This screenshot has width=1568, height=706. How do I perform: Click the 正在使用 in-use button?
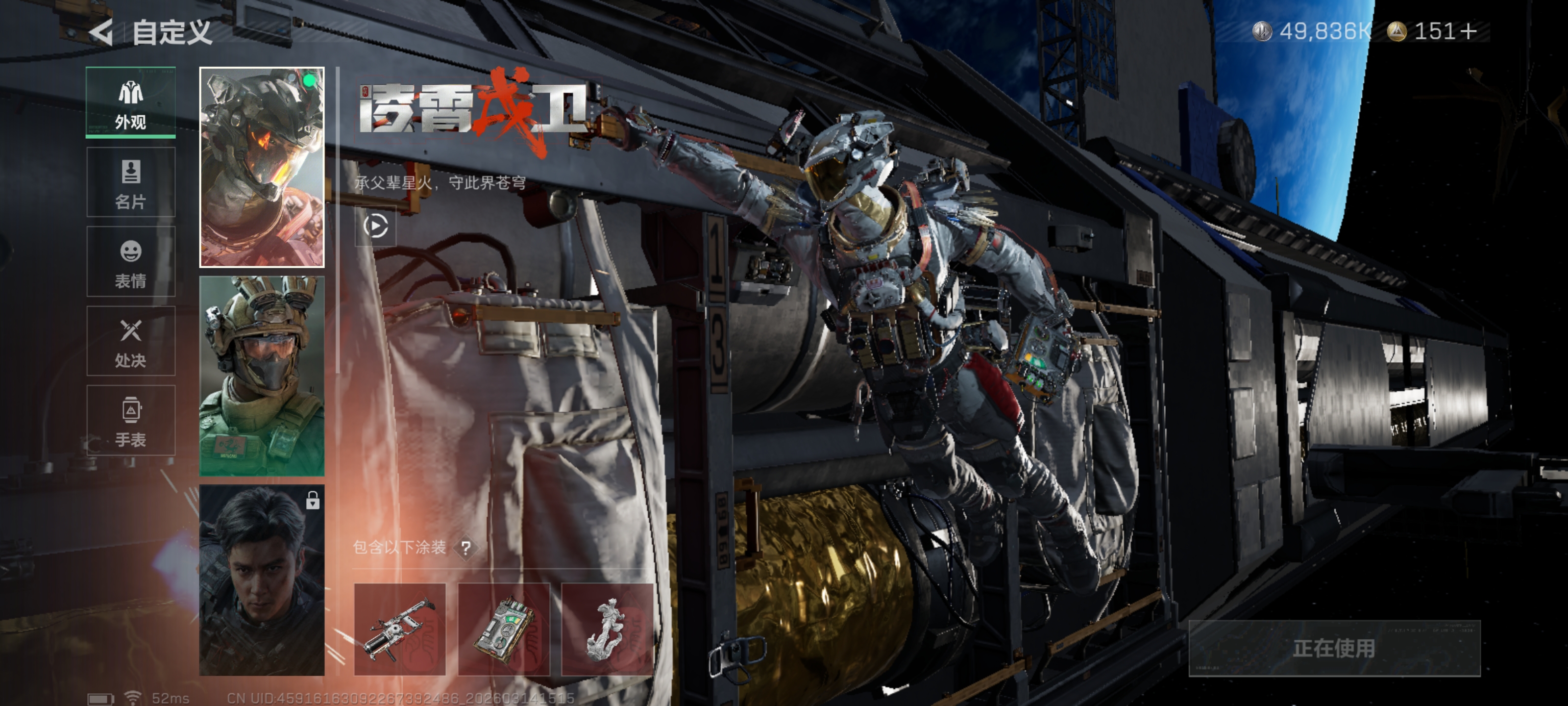coord(1334,648)
